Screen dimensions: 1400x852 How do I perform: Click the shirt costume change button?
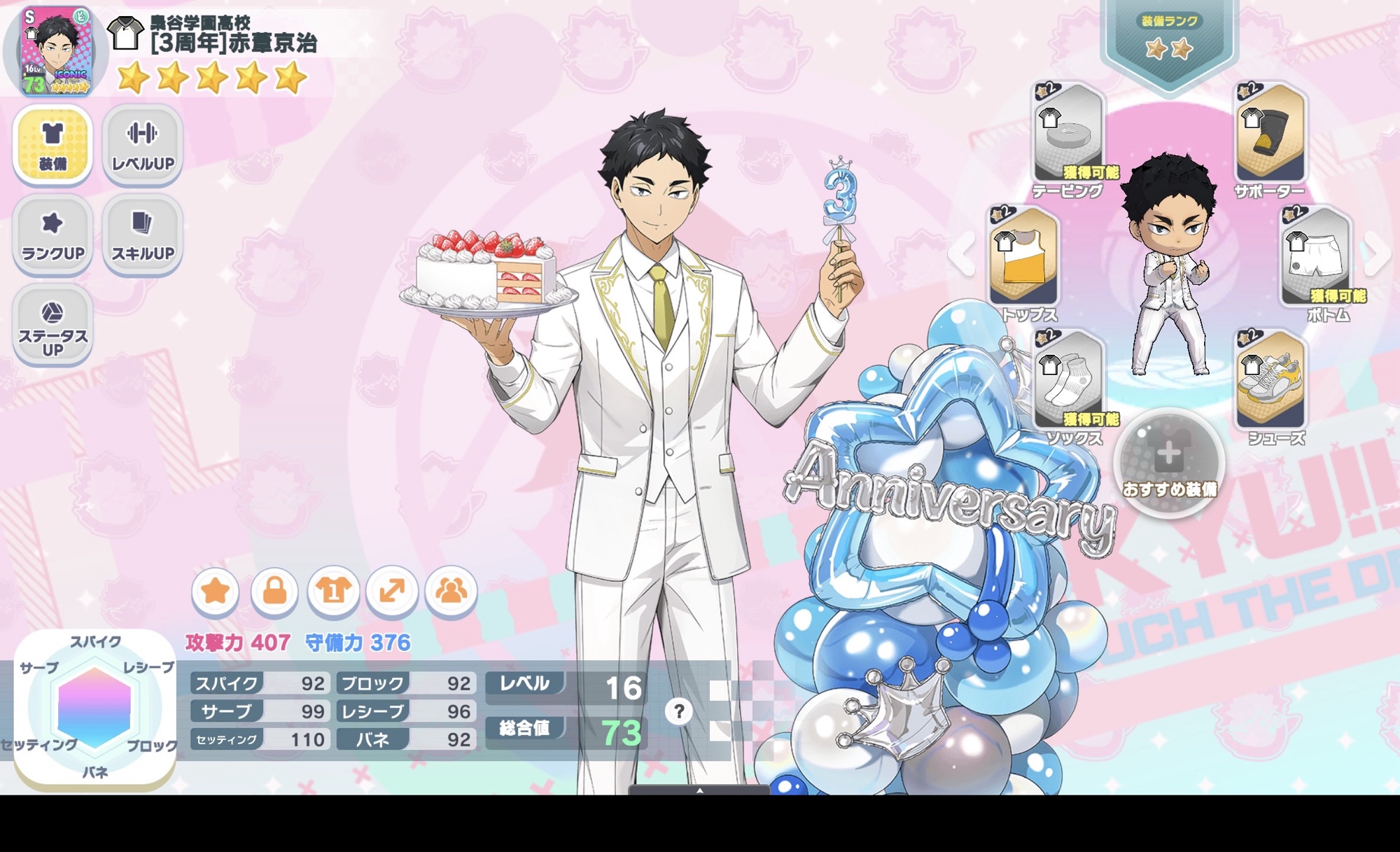[x=333, y=592]
